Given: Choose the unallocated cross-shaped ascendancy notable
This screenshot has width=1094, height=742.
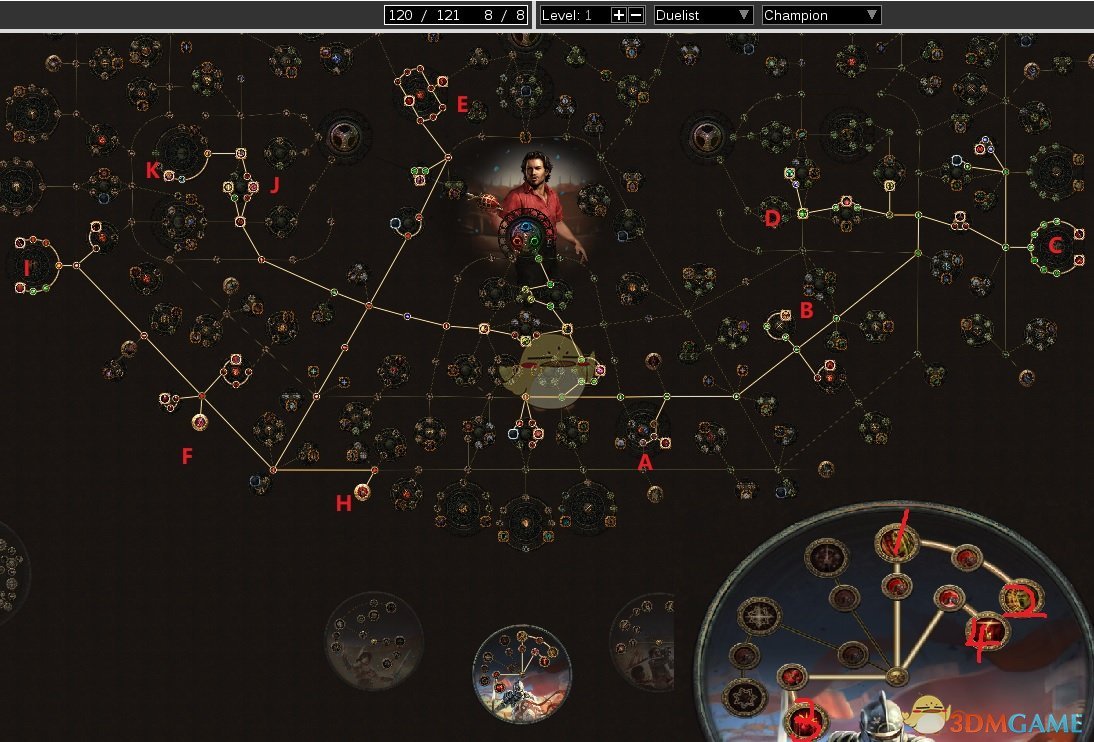Looking at the screenshot, I should pyautogui.click(x=757, y=617).
